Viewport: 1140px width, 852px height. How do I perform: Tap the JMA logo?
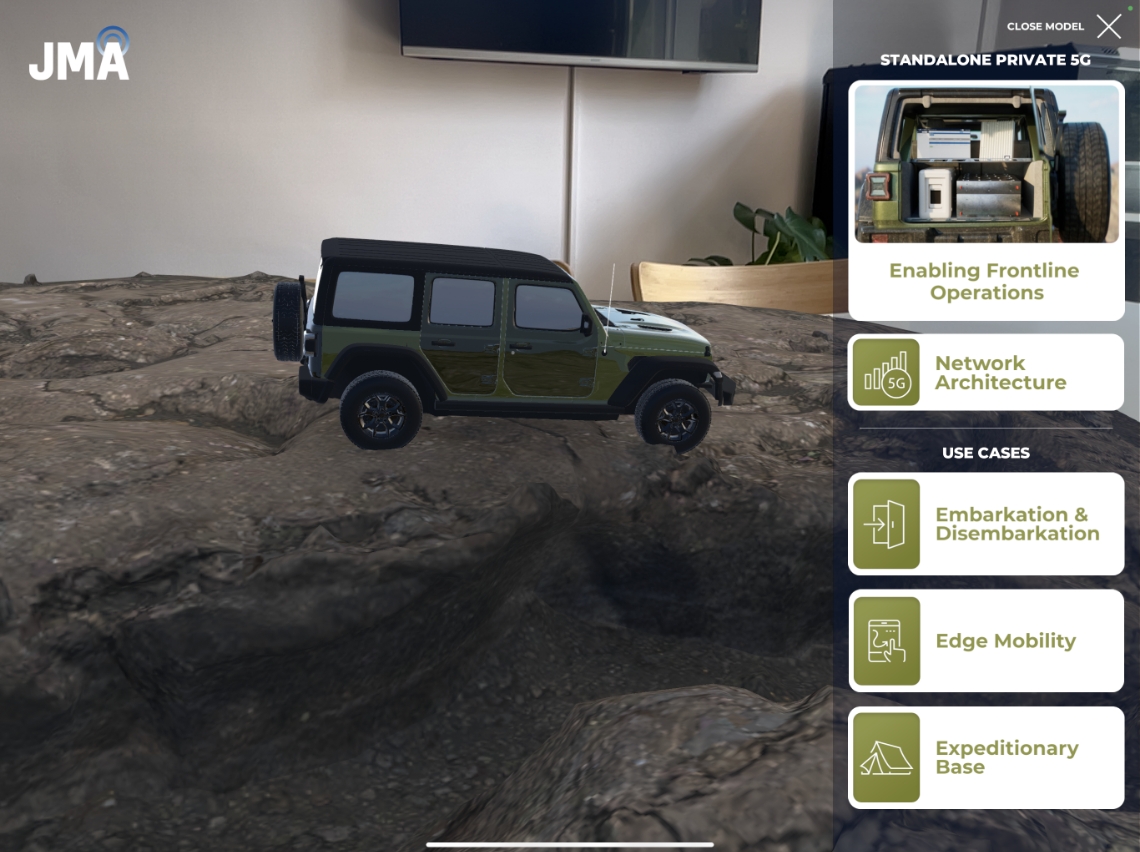pyautogui.click(x=79, y=56)
